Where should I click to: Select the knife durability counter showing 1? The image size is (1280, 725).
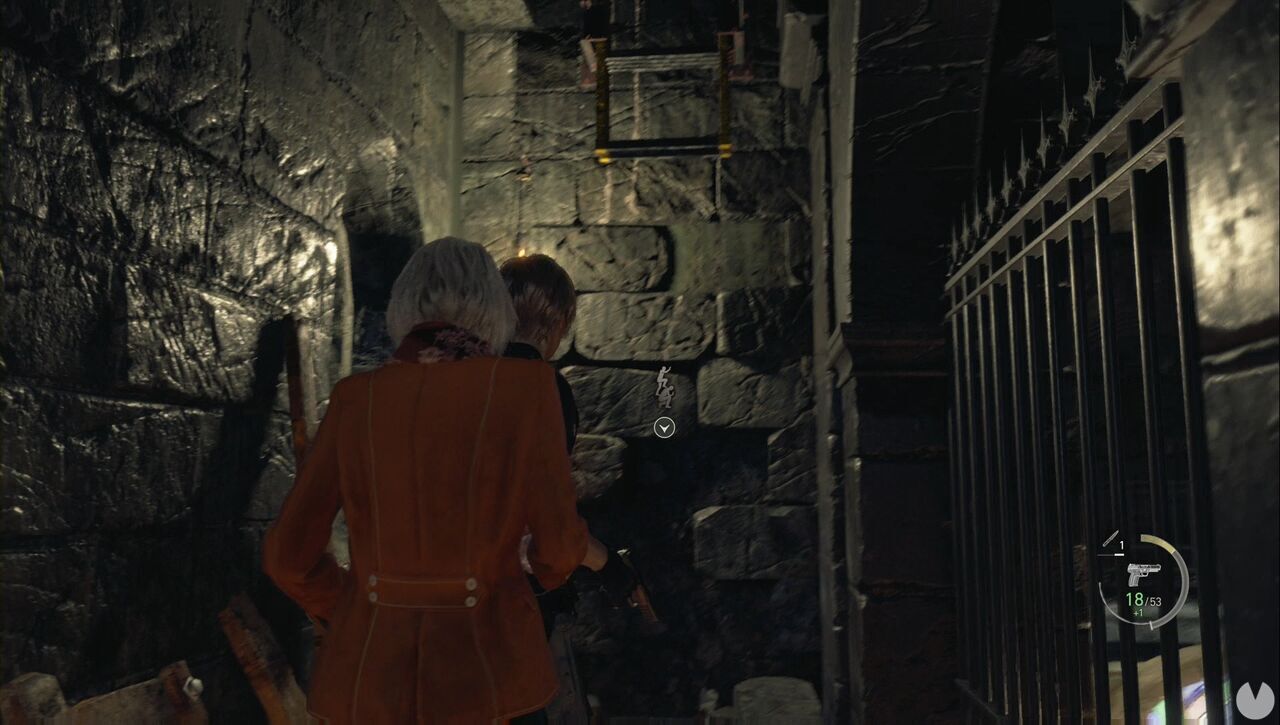[x=1121, y=545]
